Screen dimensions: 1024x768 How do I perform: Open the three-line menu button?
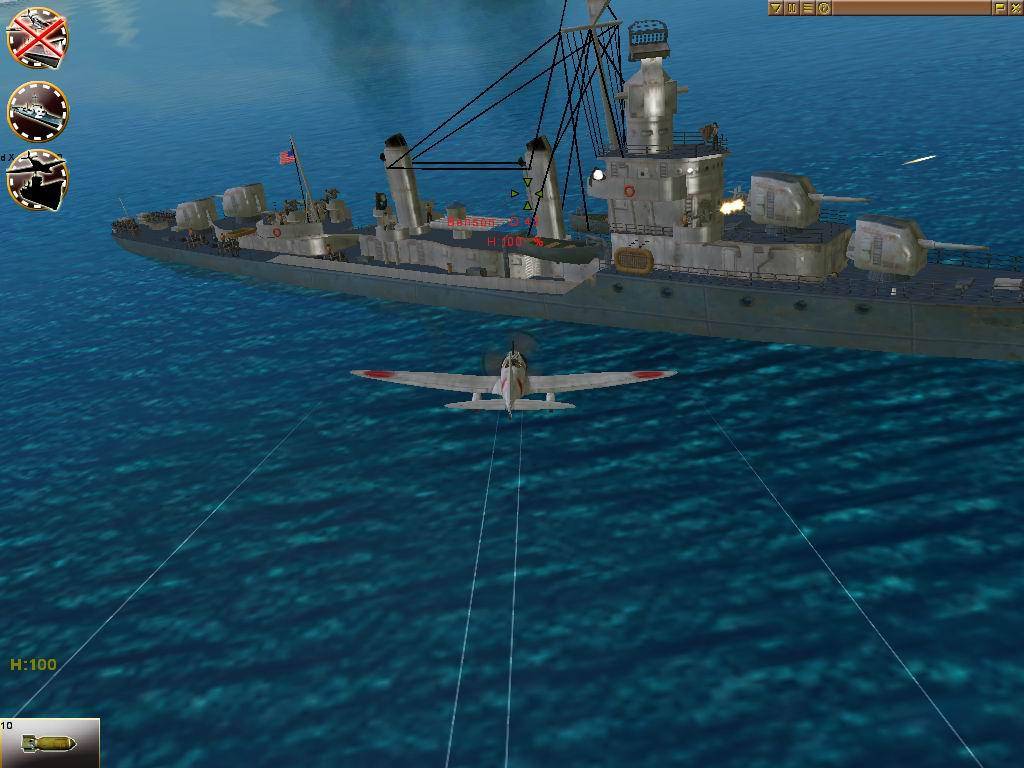point(808,8)
